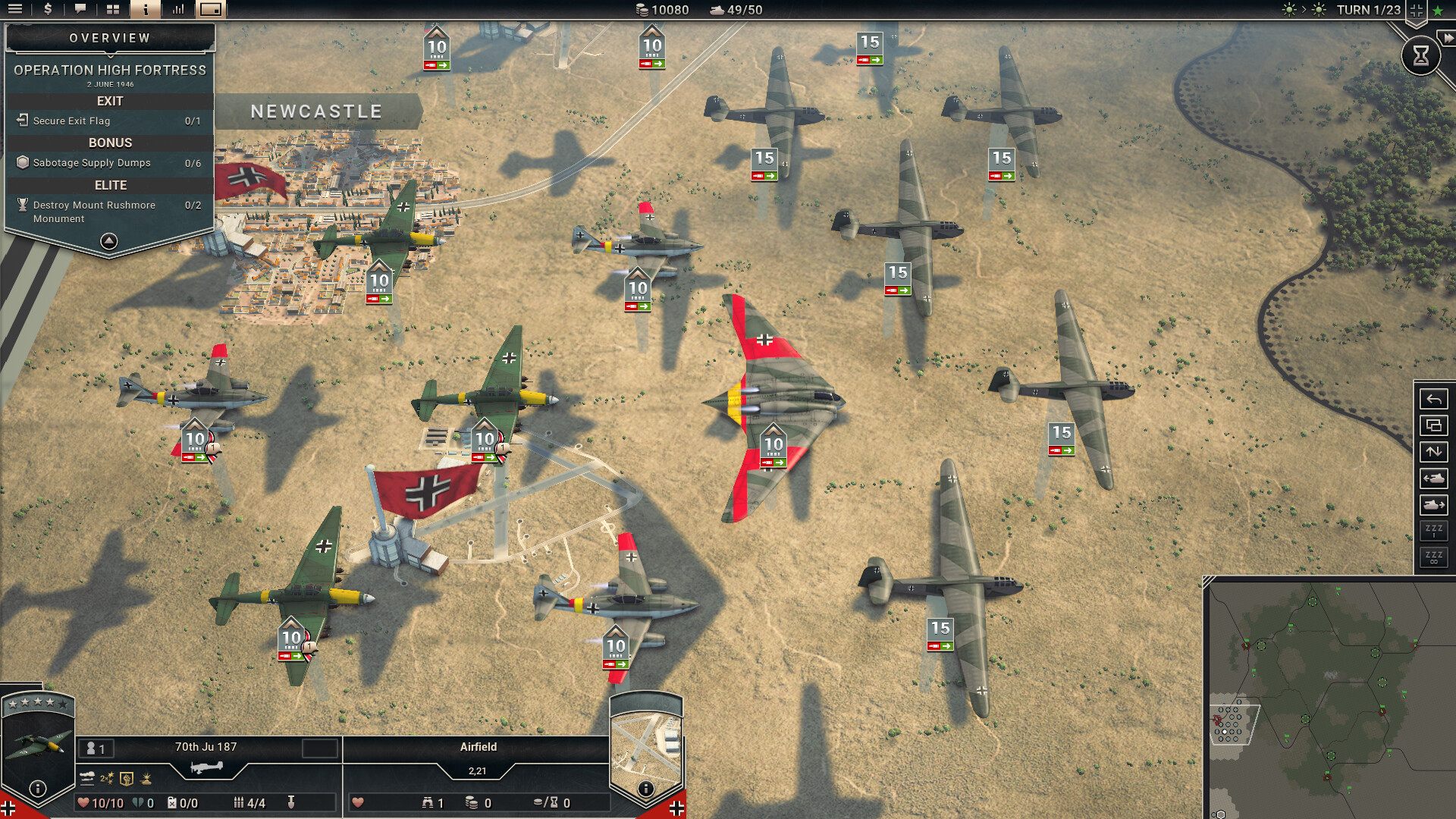Open the message log speech-bubble icon
This screenshot has height=819, width=1456.
pos(81,10)
